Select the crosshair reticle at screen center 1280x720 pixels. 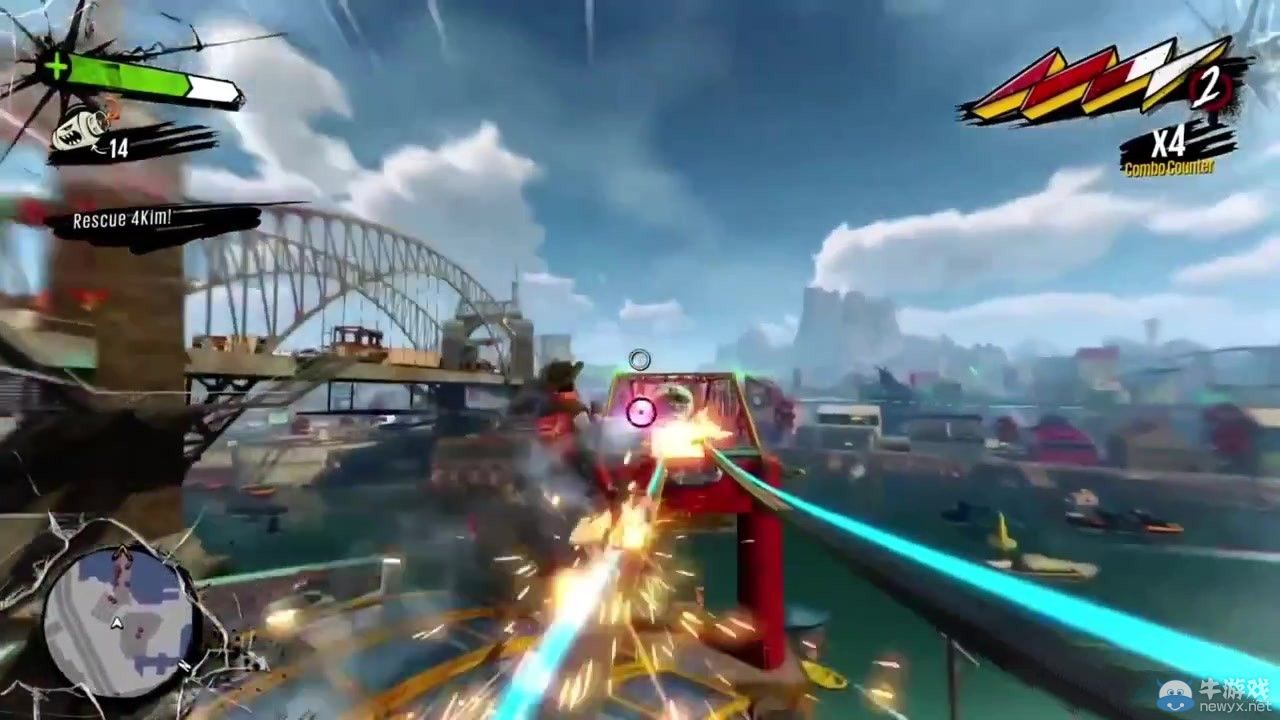tap(639, 357)
